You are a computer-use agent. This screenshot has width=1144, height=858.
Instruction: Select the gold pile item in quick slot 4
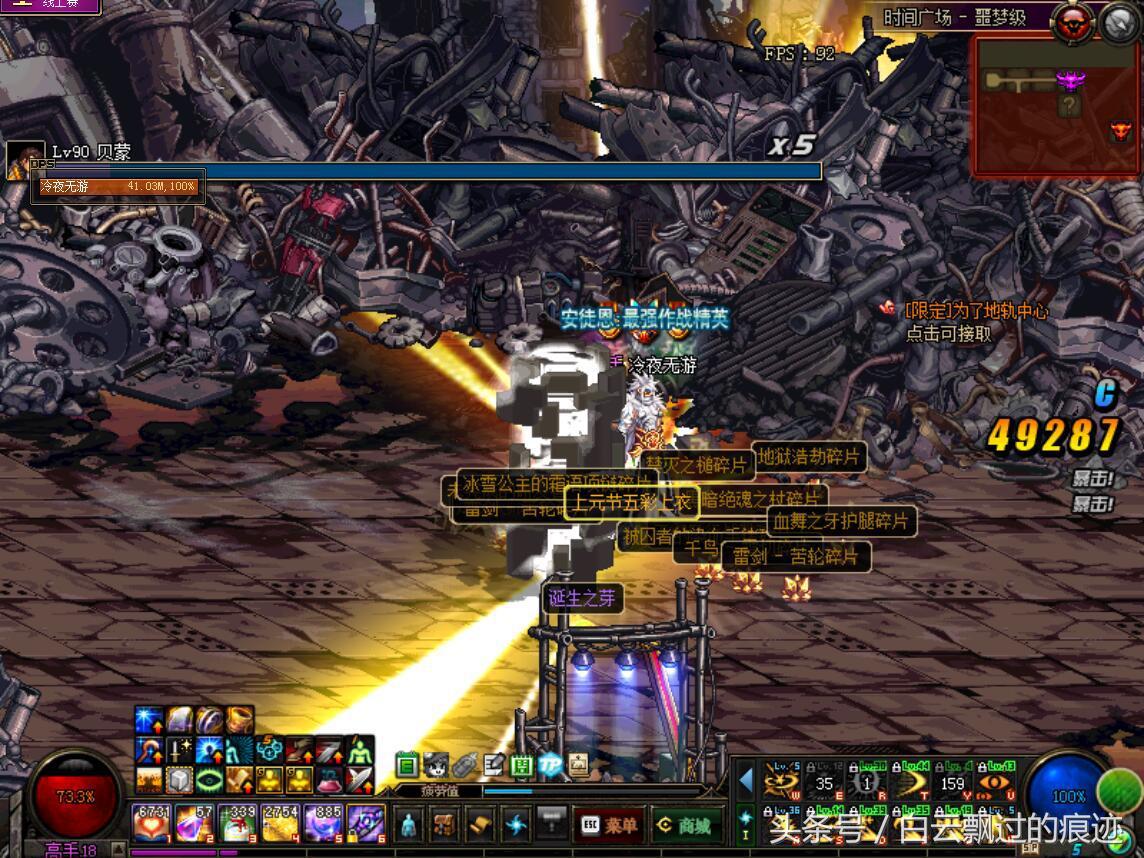click(280, 824)
